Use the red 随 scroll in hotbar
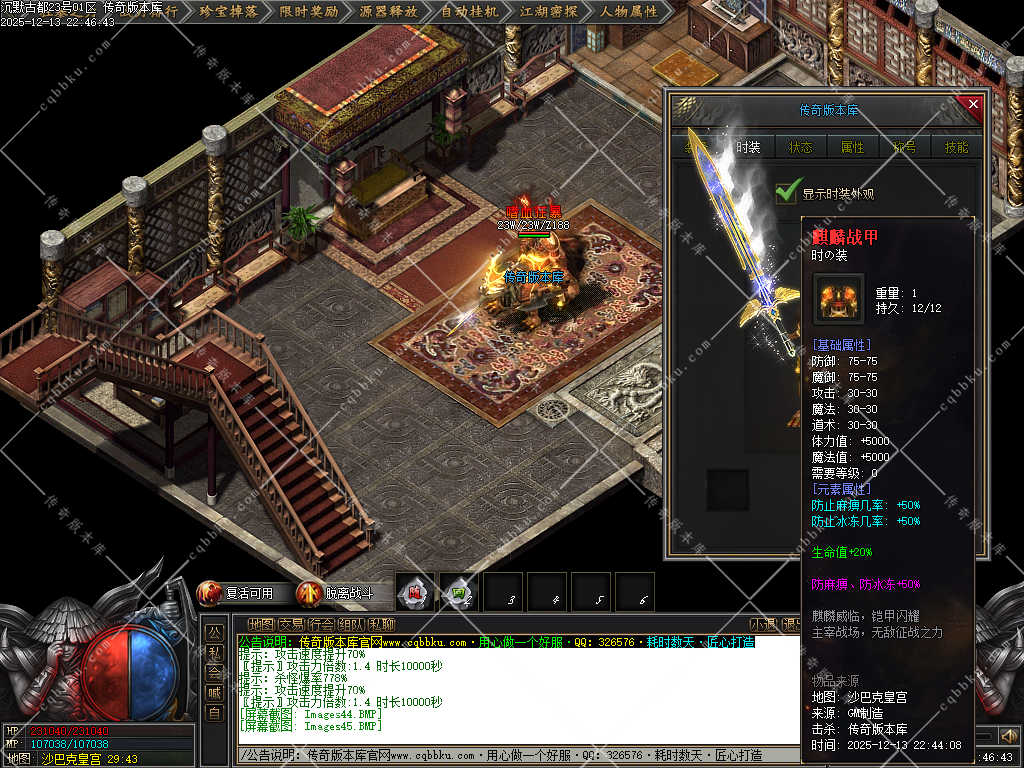Screen dimensions: 1024x768 coord(414,592)
